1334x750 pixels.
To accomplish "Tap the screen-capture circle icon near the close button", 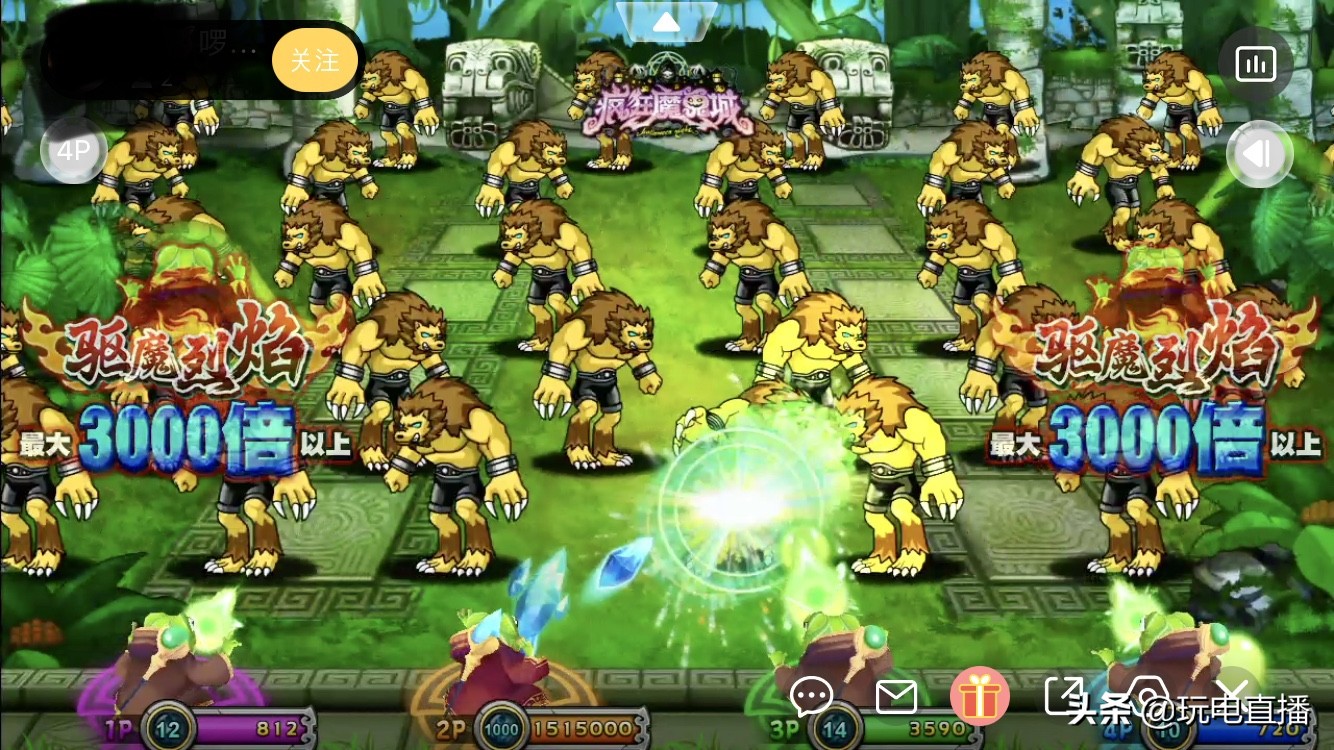I will tap(1152, 697).
